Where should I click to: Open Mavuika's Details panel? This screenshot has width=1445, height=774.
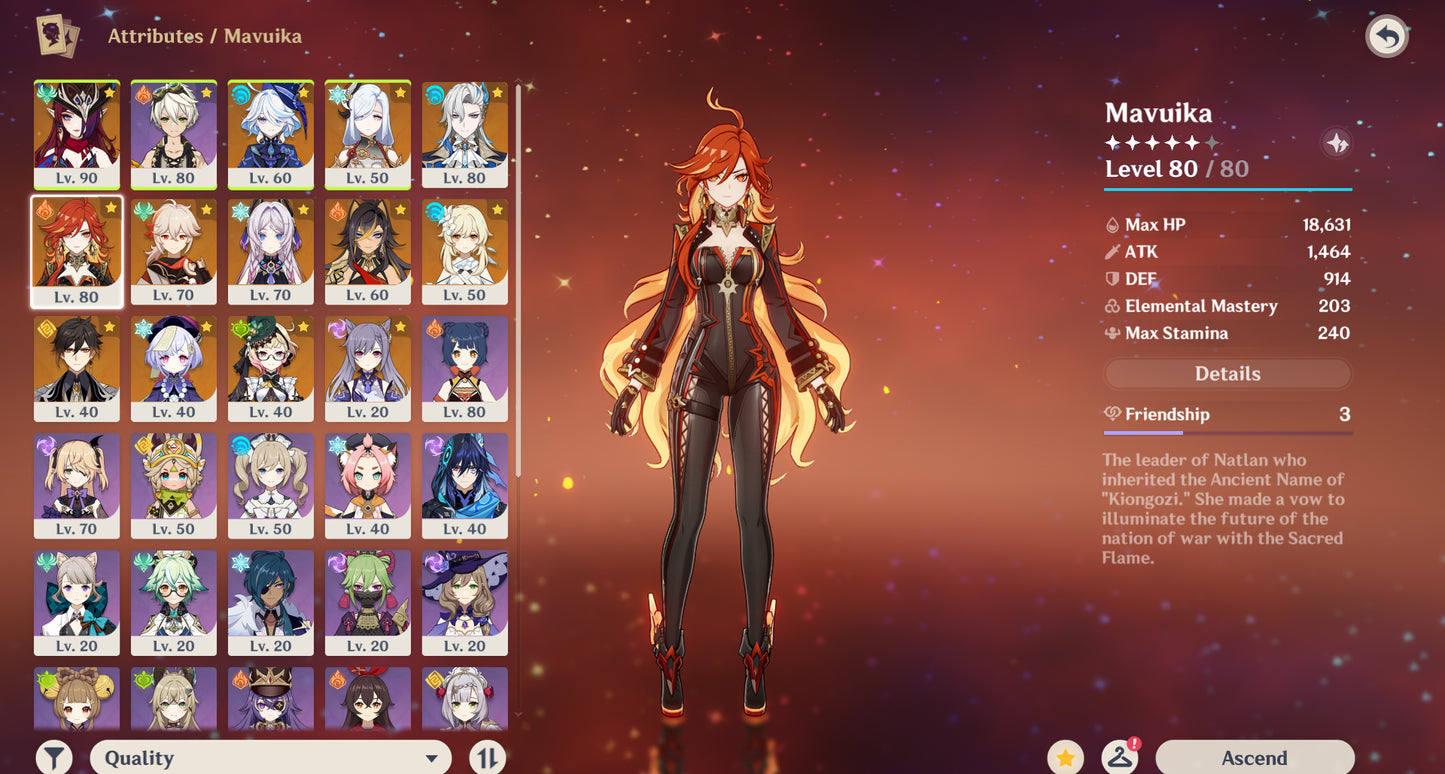click(1227, 373)
